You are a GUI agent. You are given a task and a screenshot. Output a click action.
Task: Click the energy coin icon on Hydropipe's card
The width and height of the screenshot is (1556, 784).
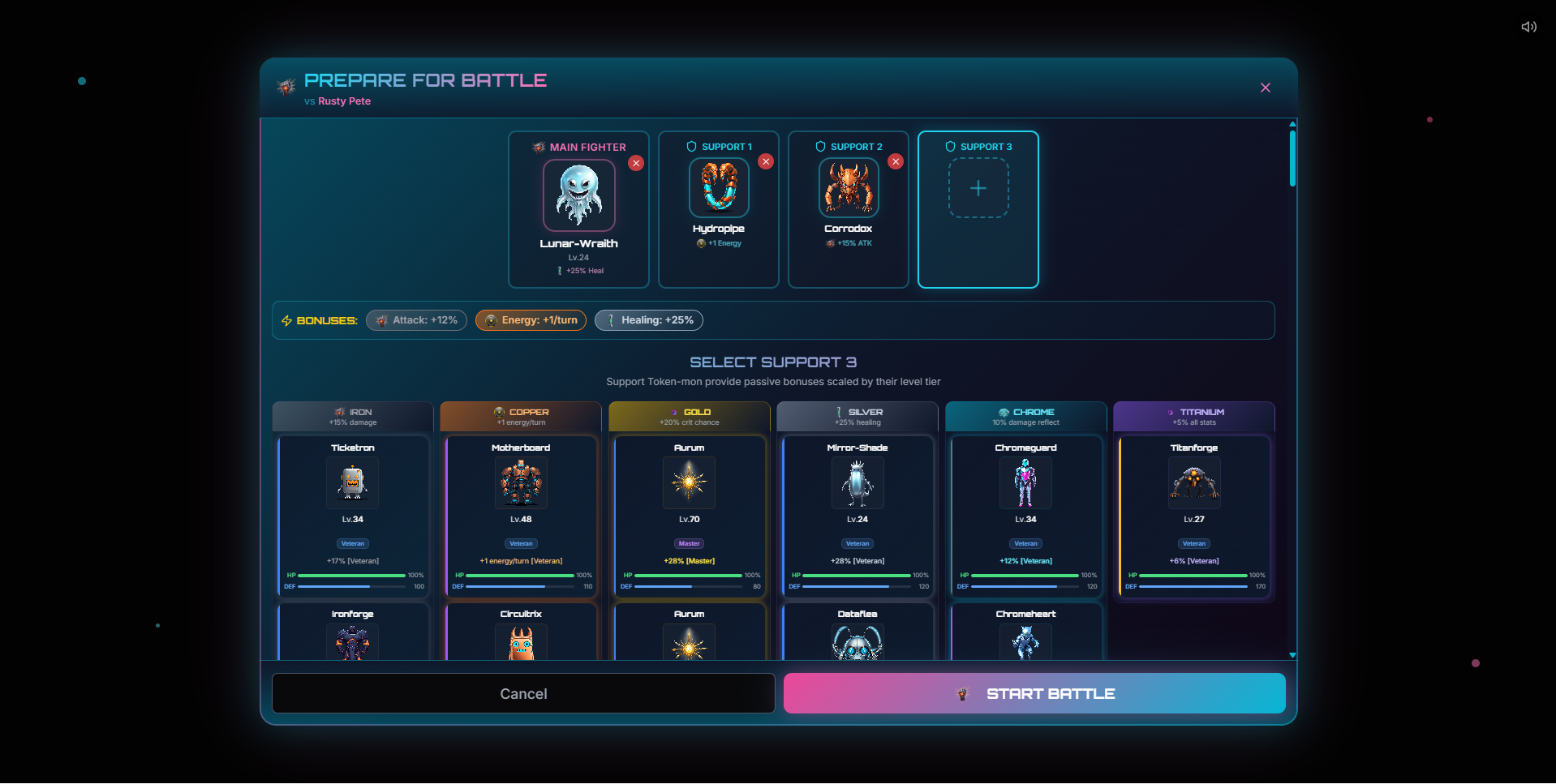[701, 243]
